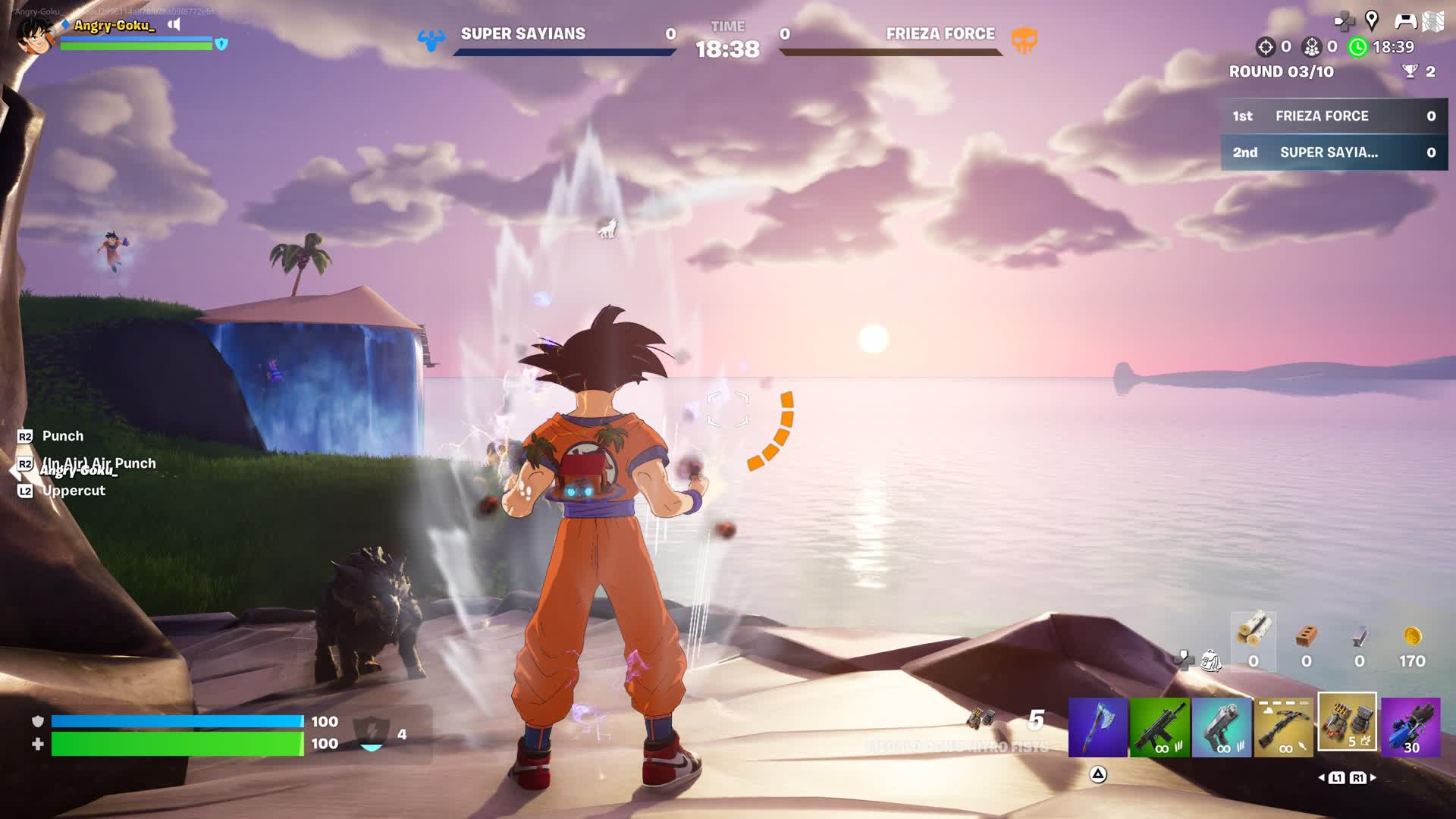Select the Super Sayians leaderboard row
The image size is (1456, 819).
tap(1334, 152)
